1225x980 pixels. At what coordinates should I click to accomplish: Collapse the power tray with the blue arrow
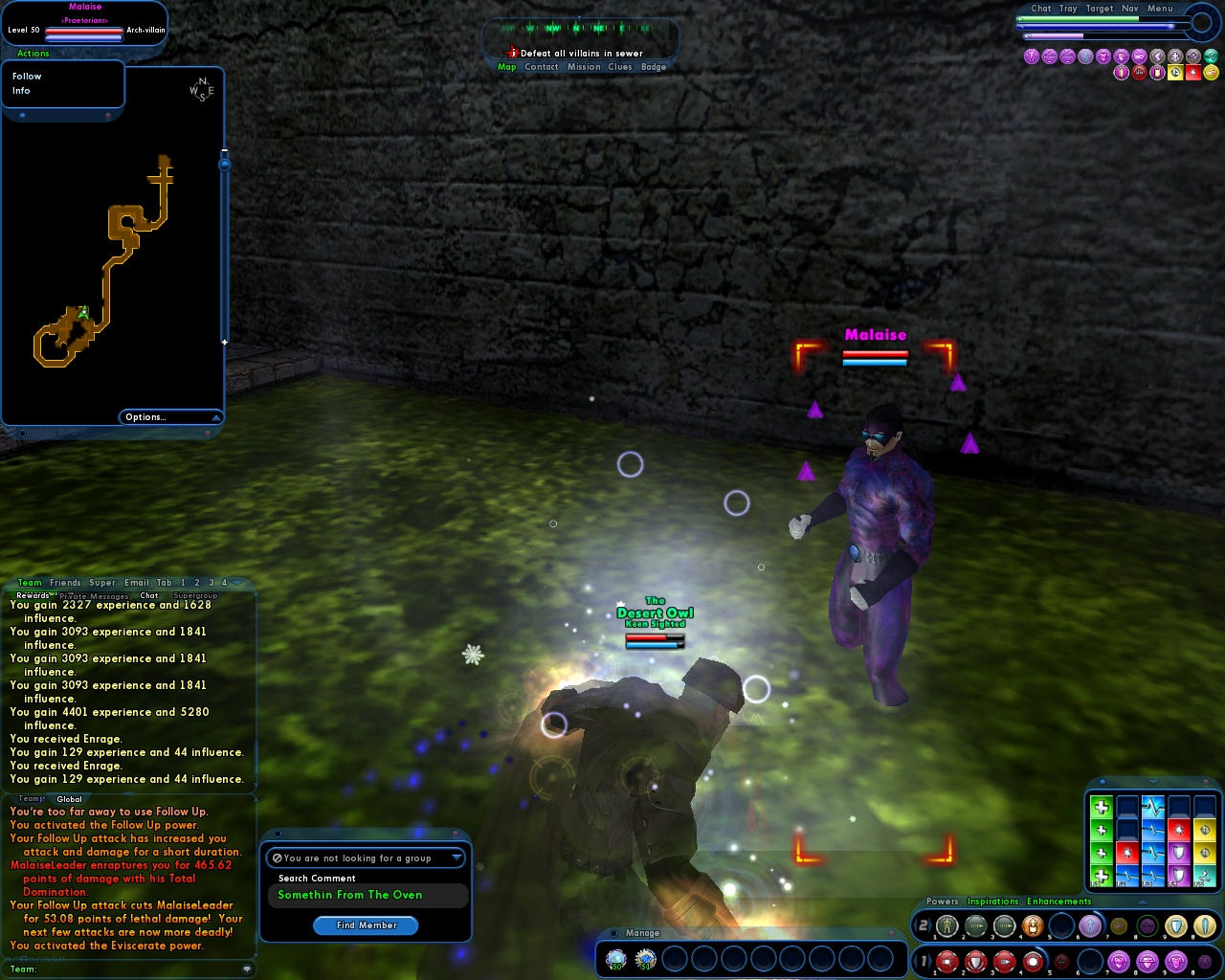(1141, 902)
